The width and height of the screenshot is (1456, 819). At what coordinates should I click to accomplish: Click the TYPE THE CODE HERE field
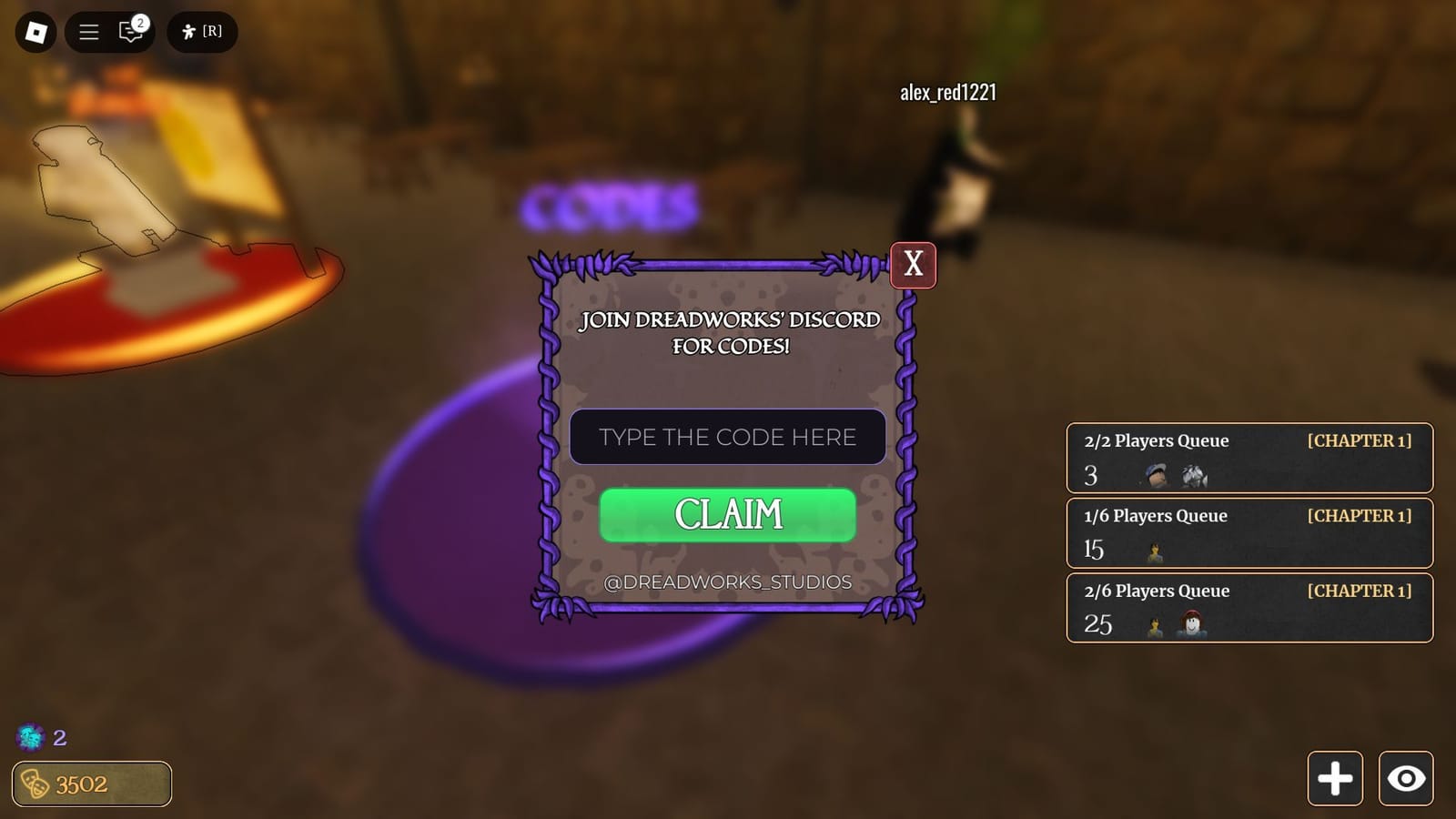point(727,438)
